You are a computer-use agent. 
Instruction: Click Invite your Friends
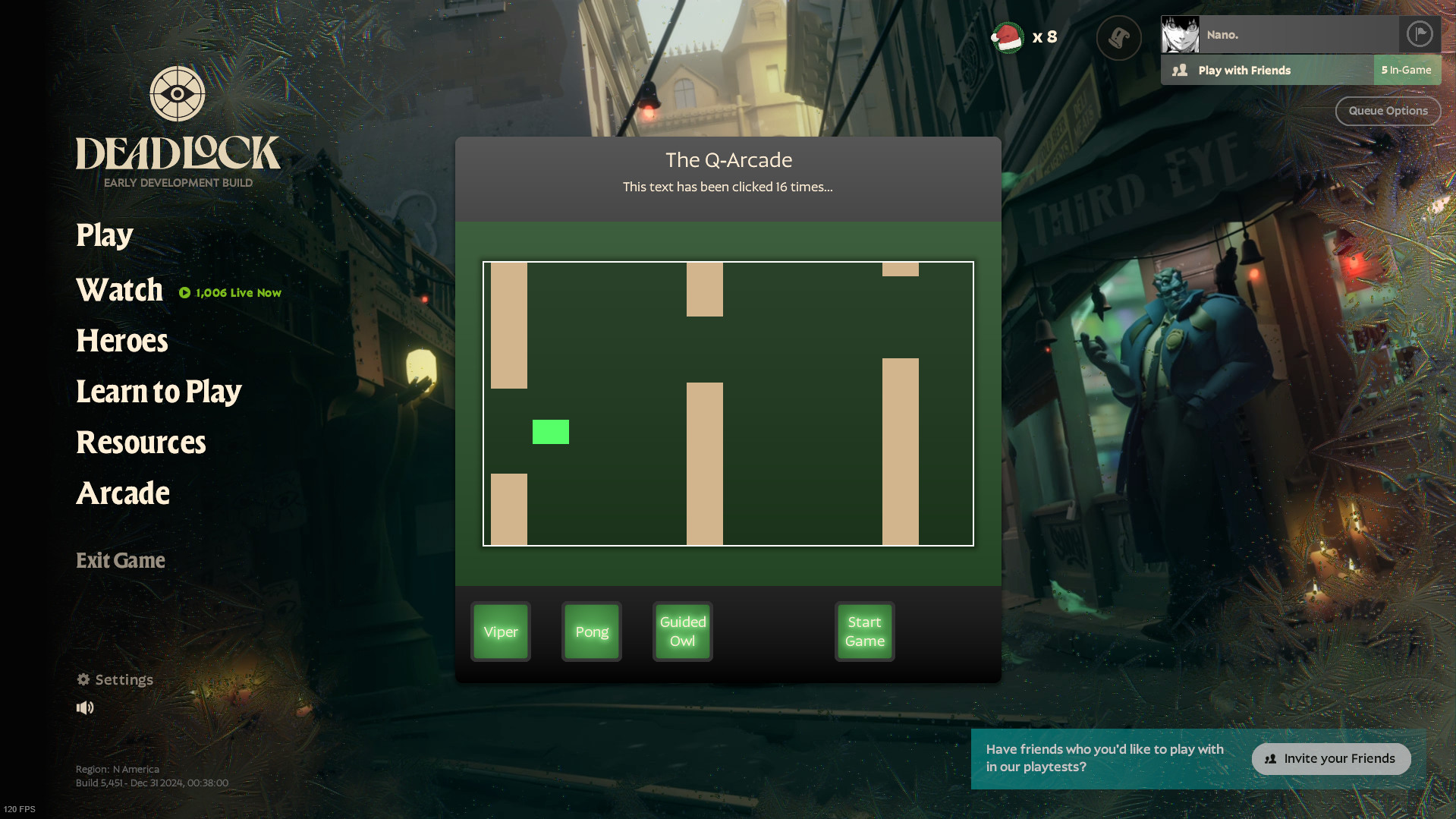pos(1331,758)
